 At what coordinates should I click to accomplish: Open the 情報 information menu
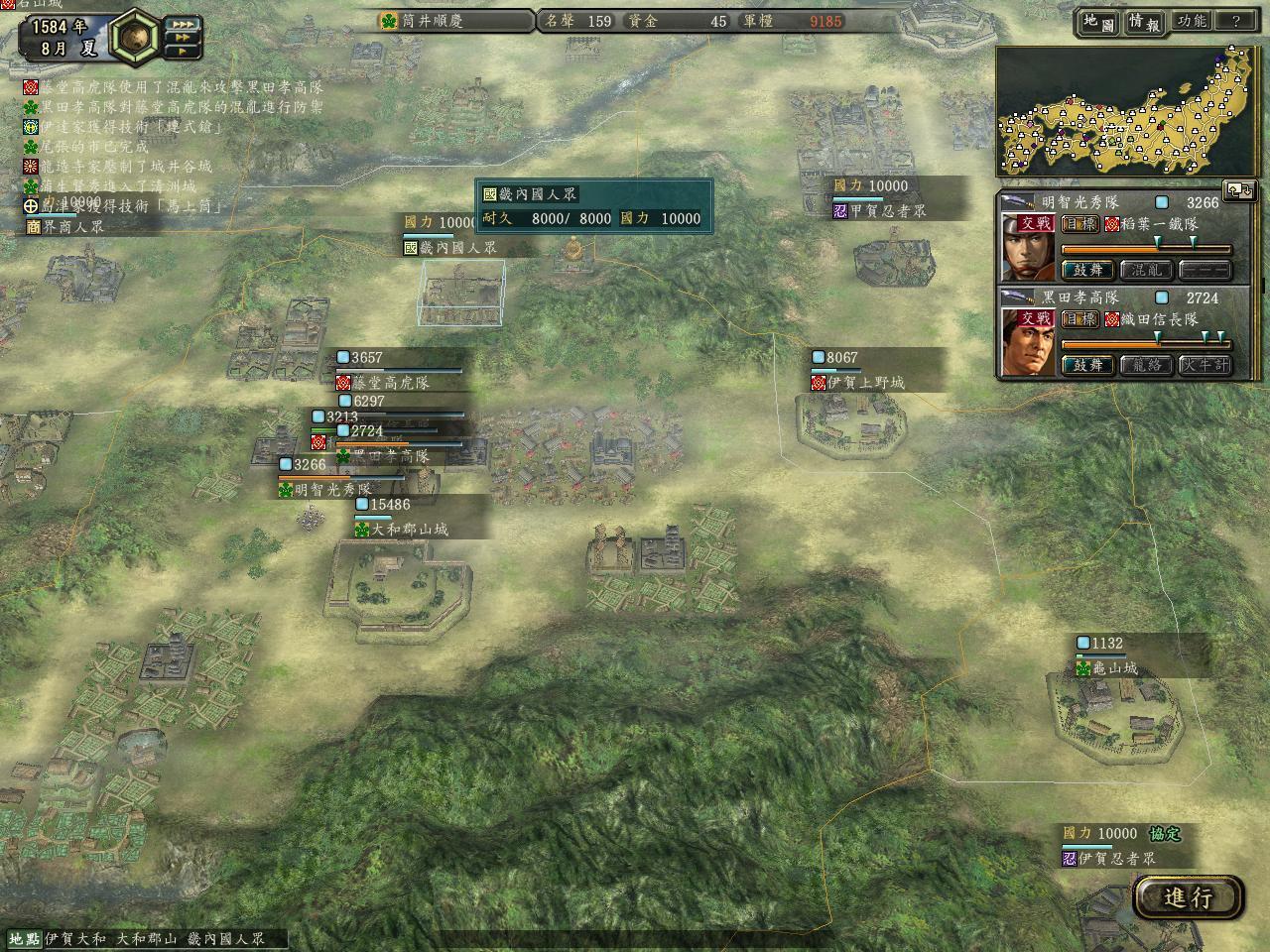[1144, 22]
